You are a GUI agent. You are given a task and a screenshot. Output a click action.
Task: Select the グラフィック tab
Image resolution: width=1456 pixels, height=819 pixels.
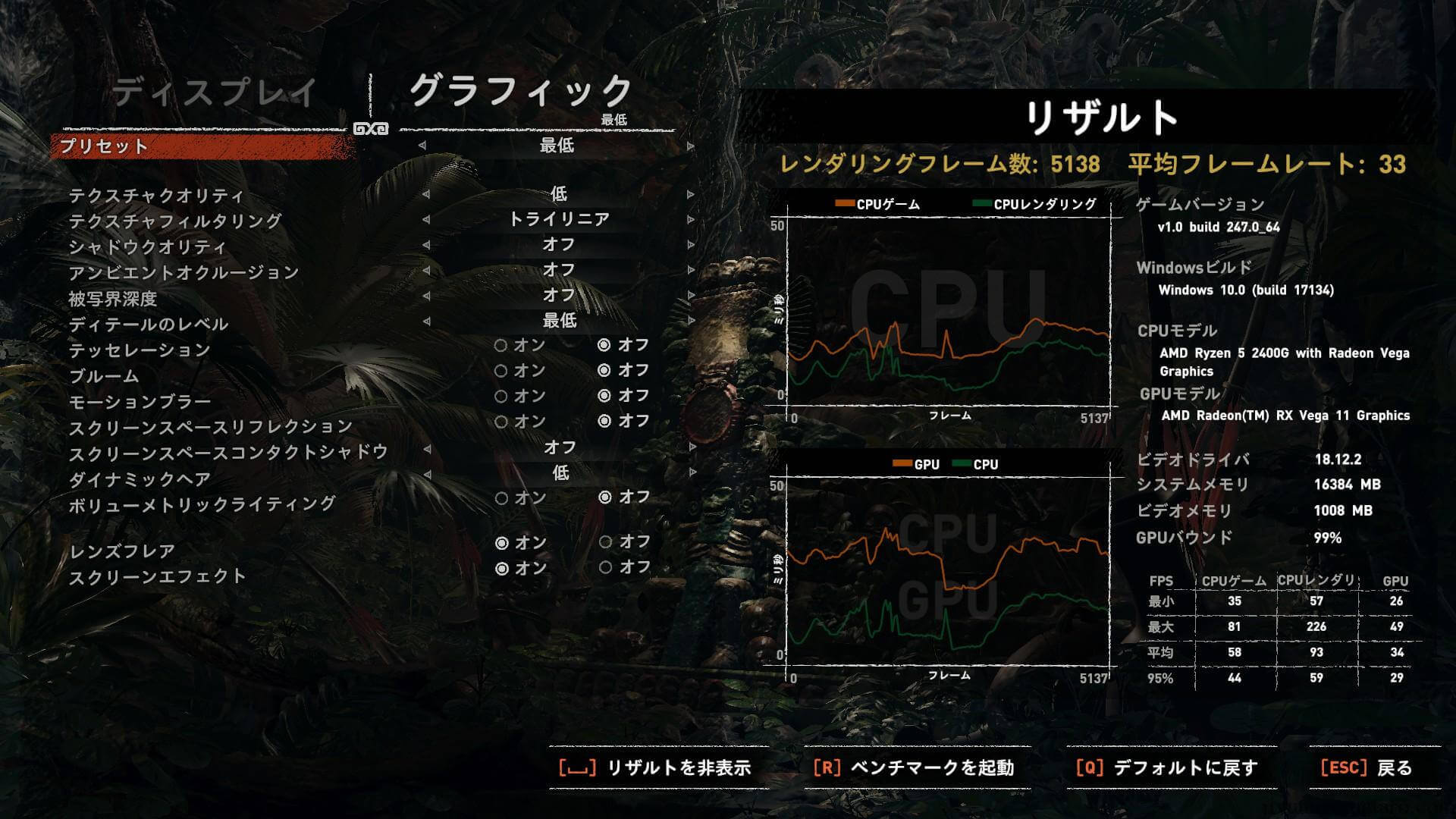(x=522, y=91)
